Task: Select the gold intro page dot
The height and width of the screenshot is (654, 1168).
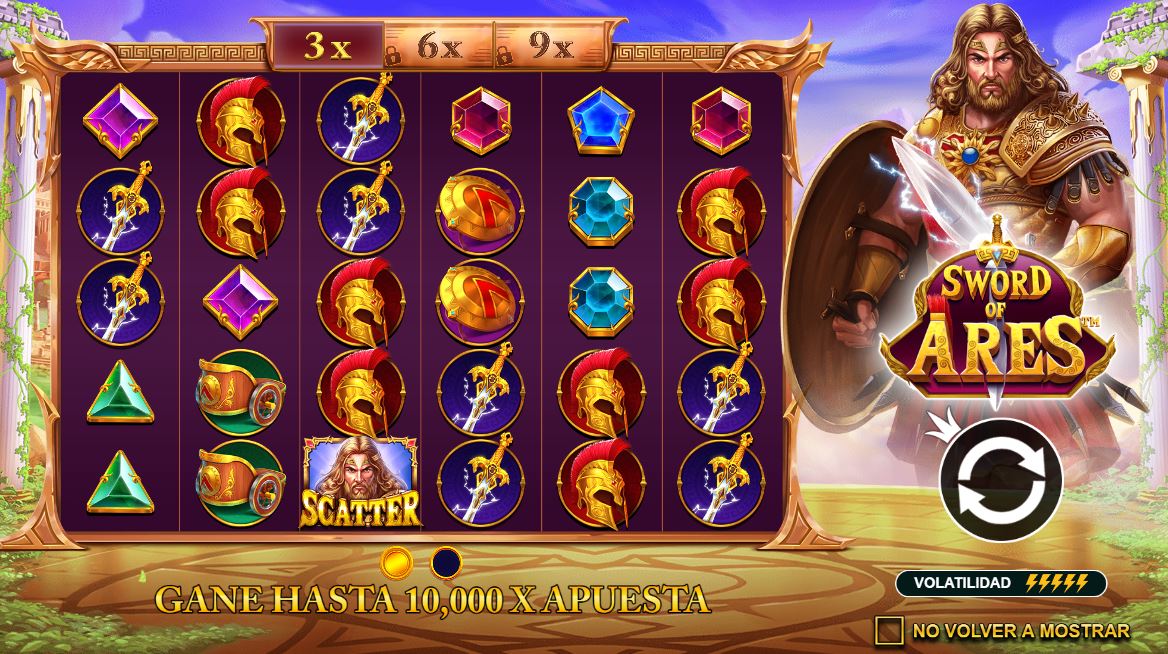Action: (397, 562)
